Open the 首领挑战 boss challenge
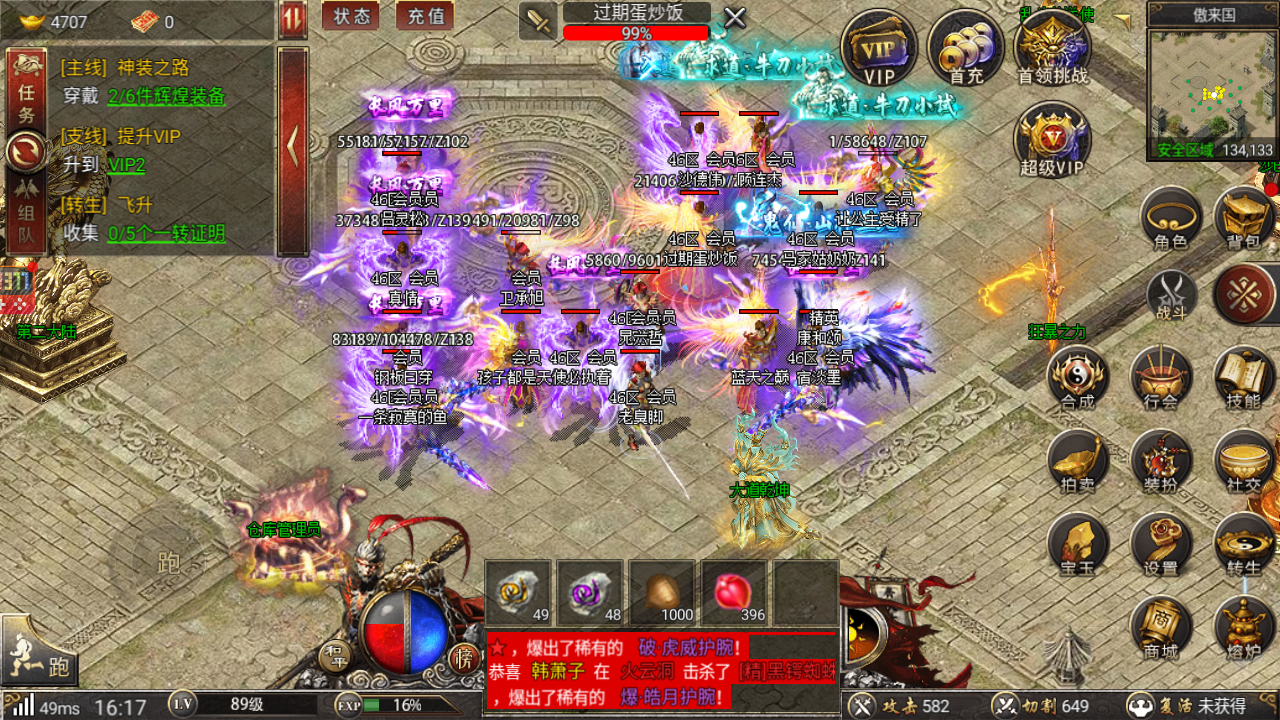The height and width of the screenshot is (720, 1280). [x=1052, y=48]
